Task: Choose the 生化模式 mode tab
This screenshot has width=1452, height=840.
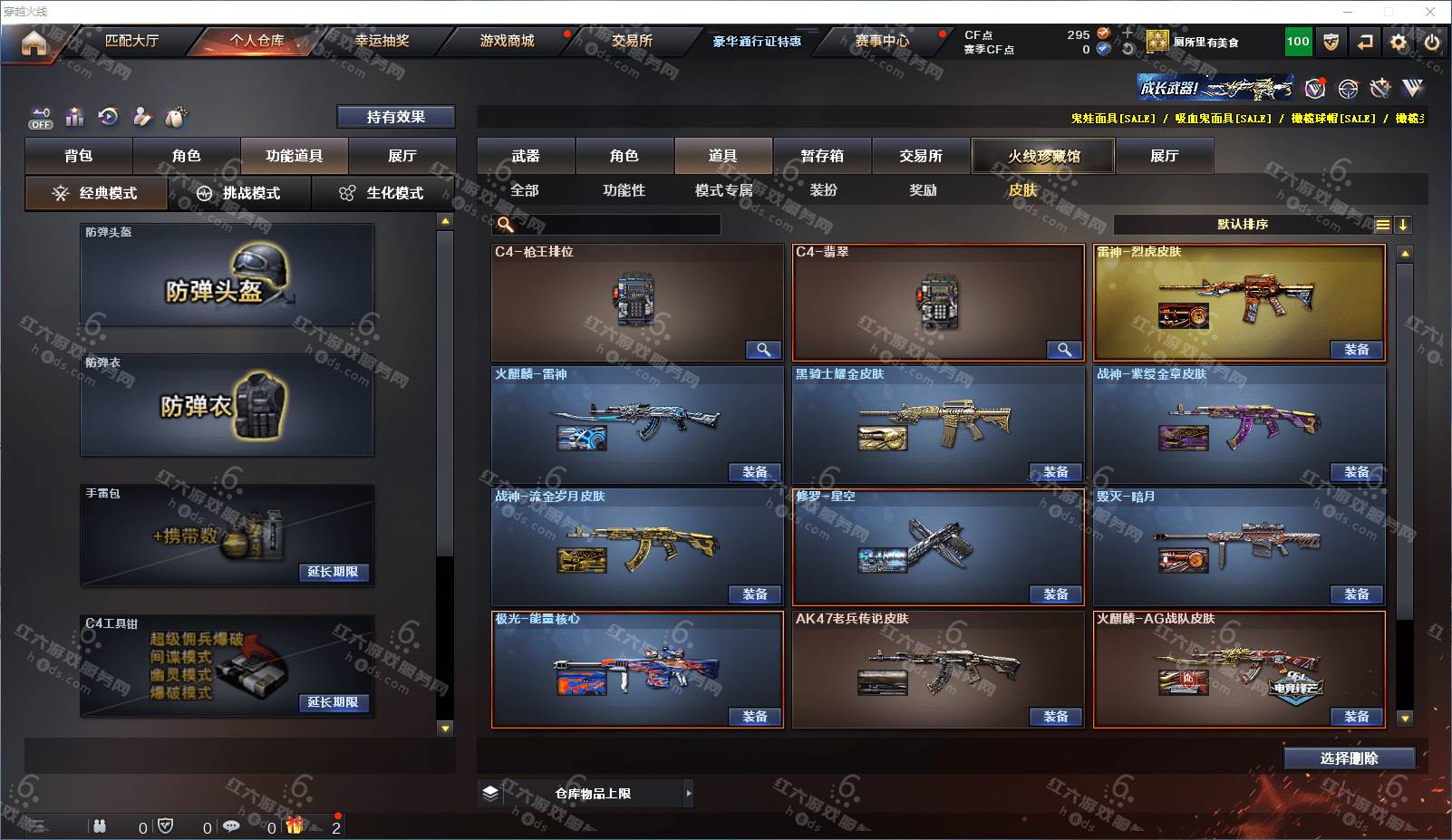Action: [382, 193]
